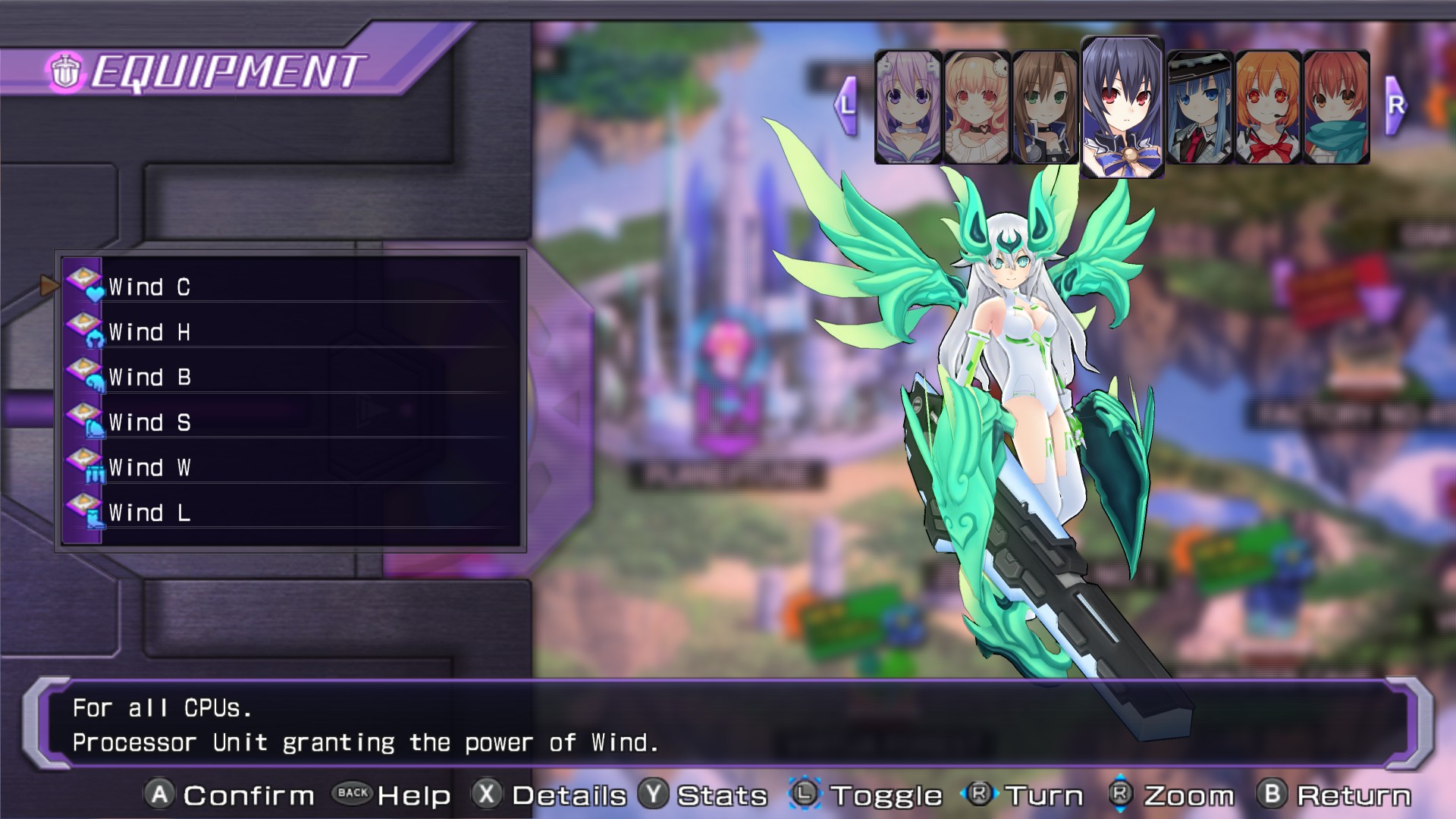Image resolution: width=1456 pixels, height=819 pixels.
Task: Click the right arrow of character roster
Action: [1395, 105]
